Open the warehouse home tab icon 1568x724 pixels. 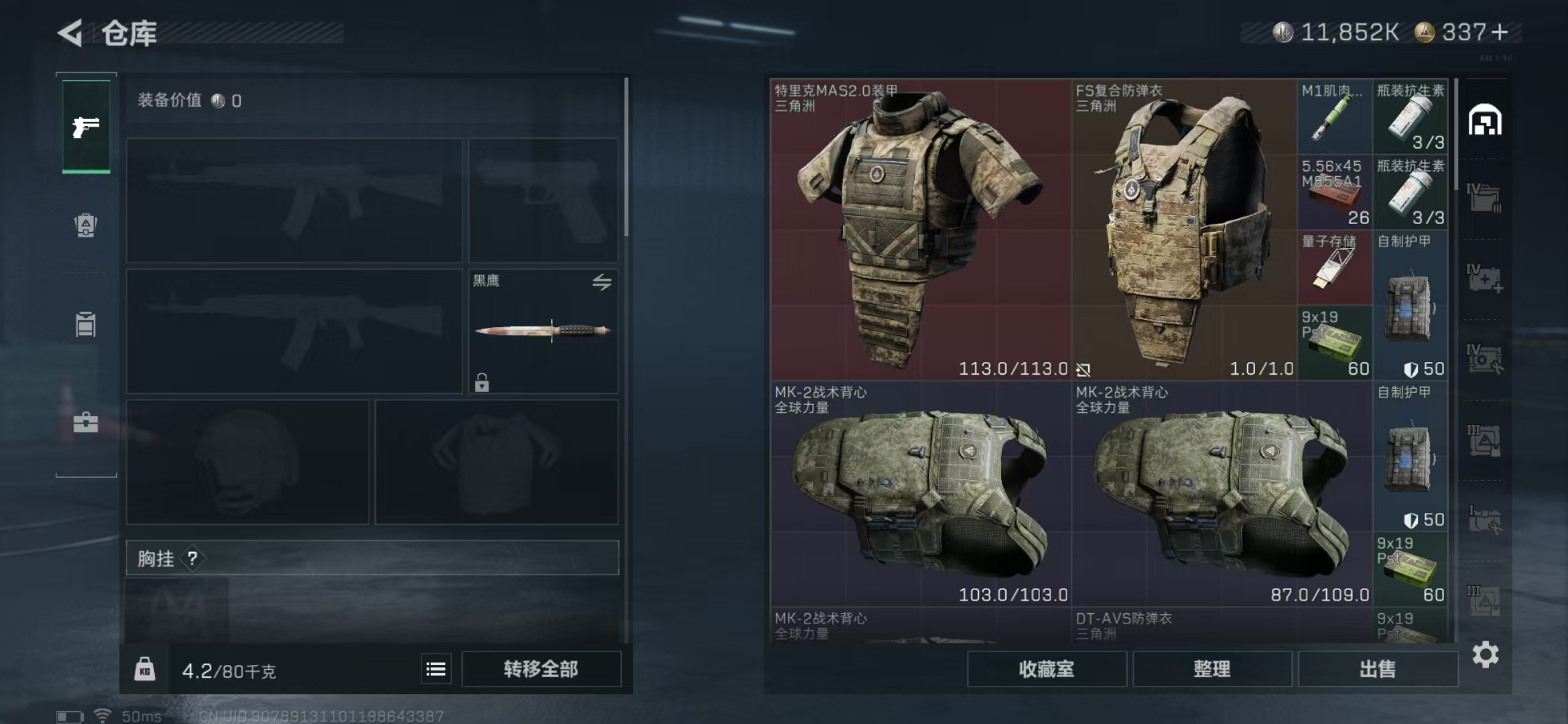tap(1485, 121)
